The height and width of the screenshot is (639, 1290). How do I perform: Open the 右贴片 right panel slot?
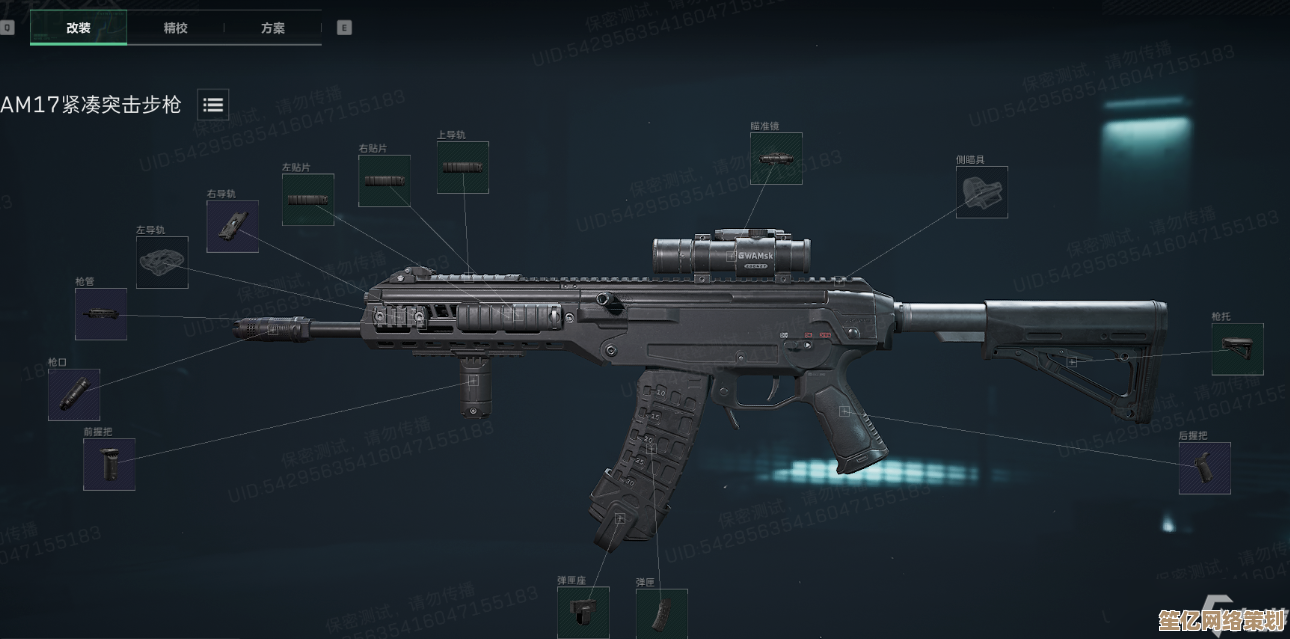[x=384, y=181]
